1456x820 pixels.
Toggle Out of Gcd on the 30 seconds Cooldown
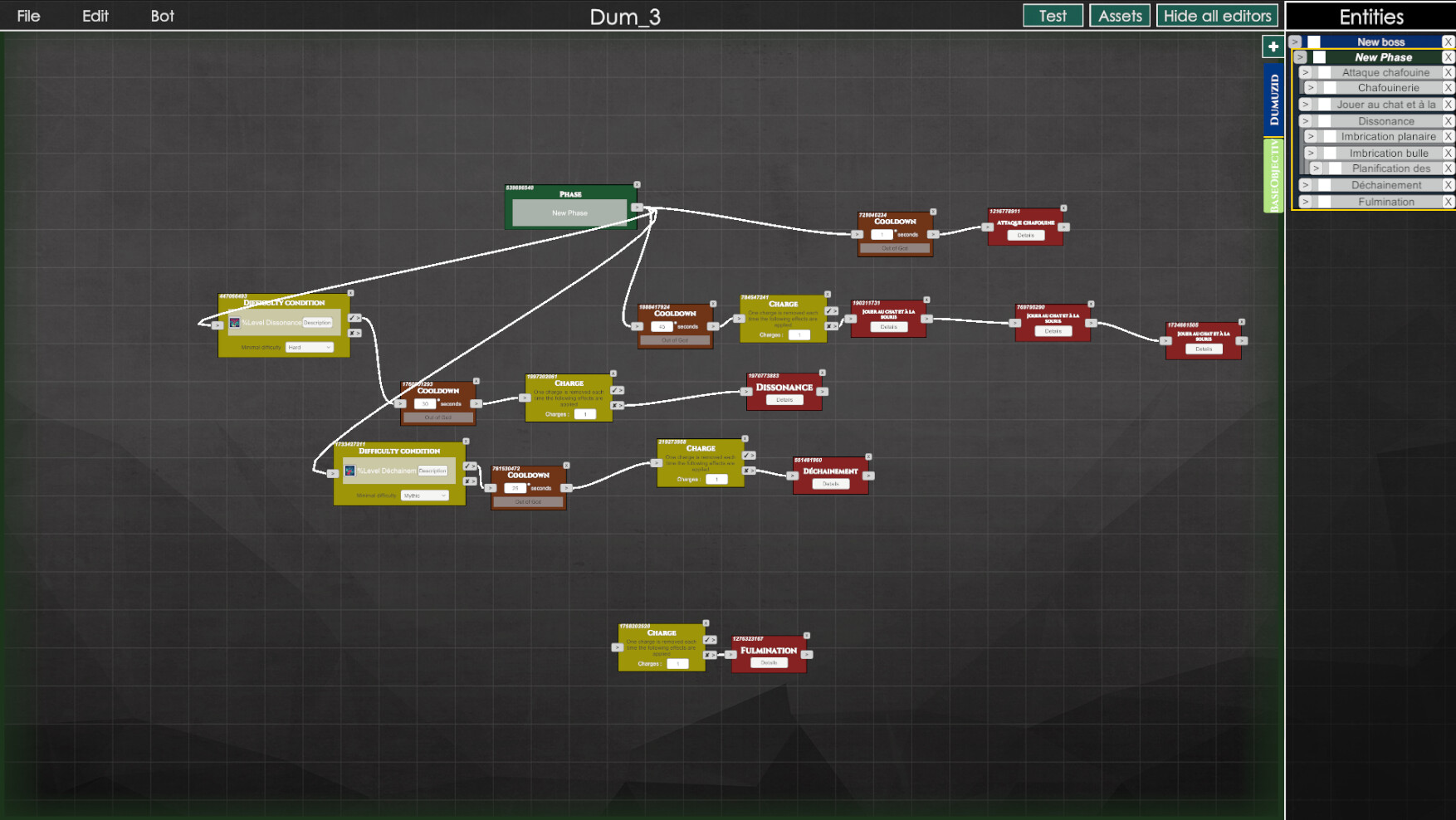tap(437, 417)
